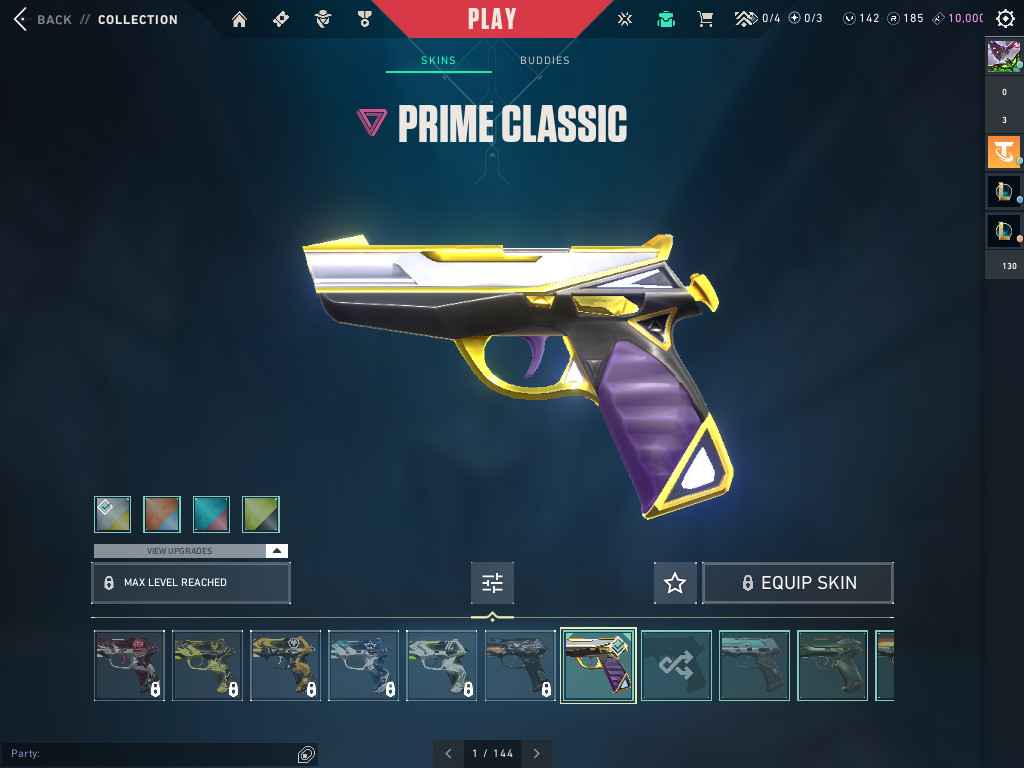Choose the orange color variant swatch

click(x=162, y=514)
